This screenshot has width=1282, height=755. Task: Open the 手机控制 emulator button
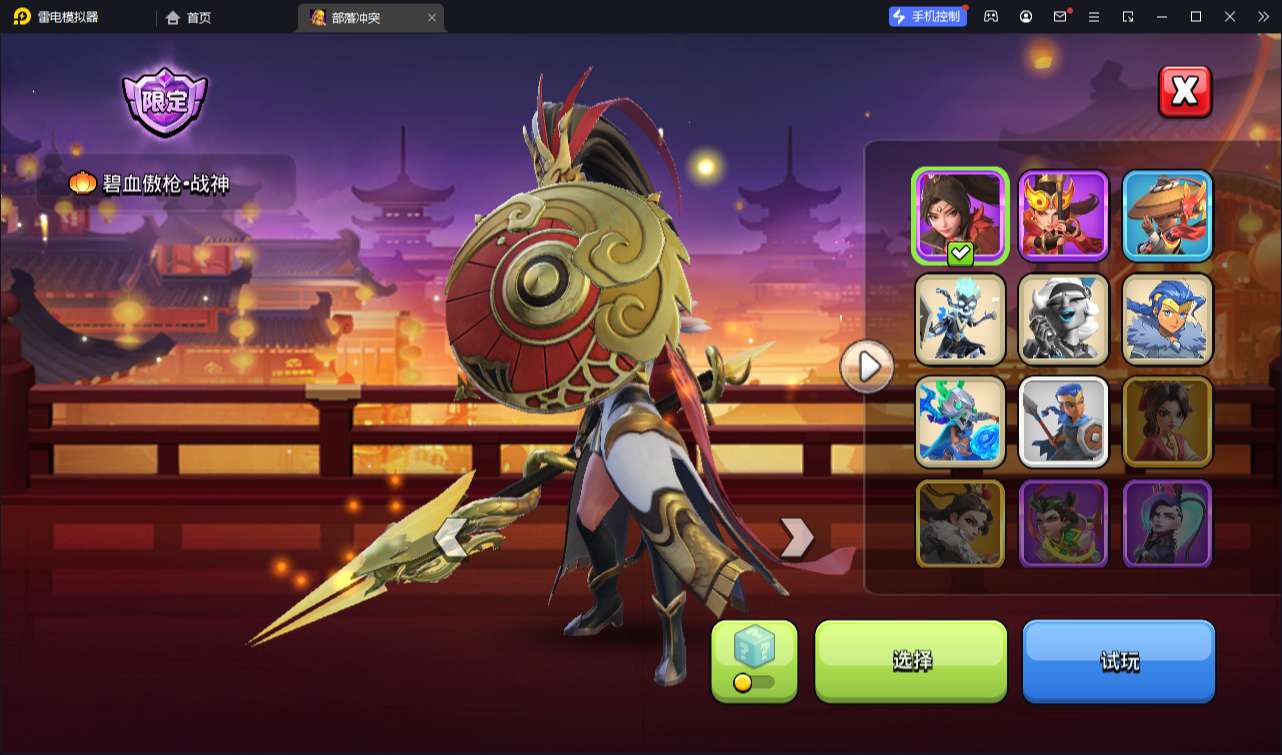click(928, 17)
